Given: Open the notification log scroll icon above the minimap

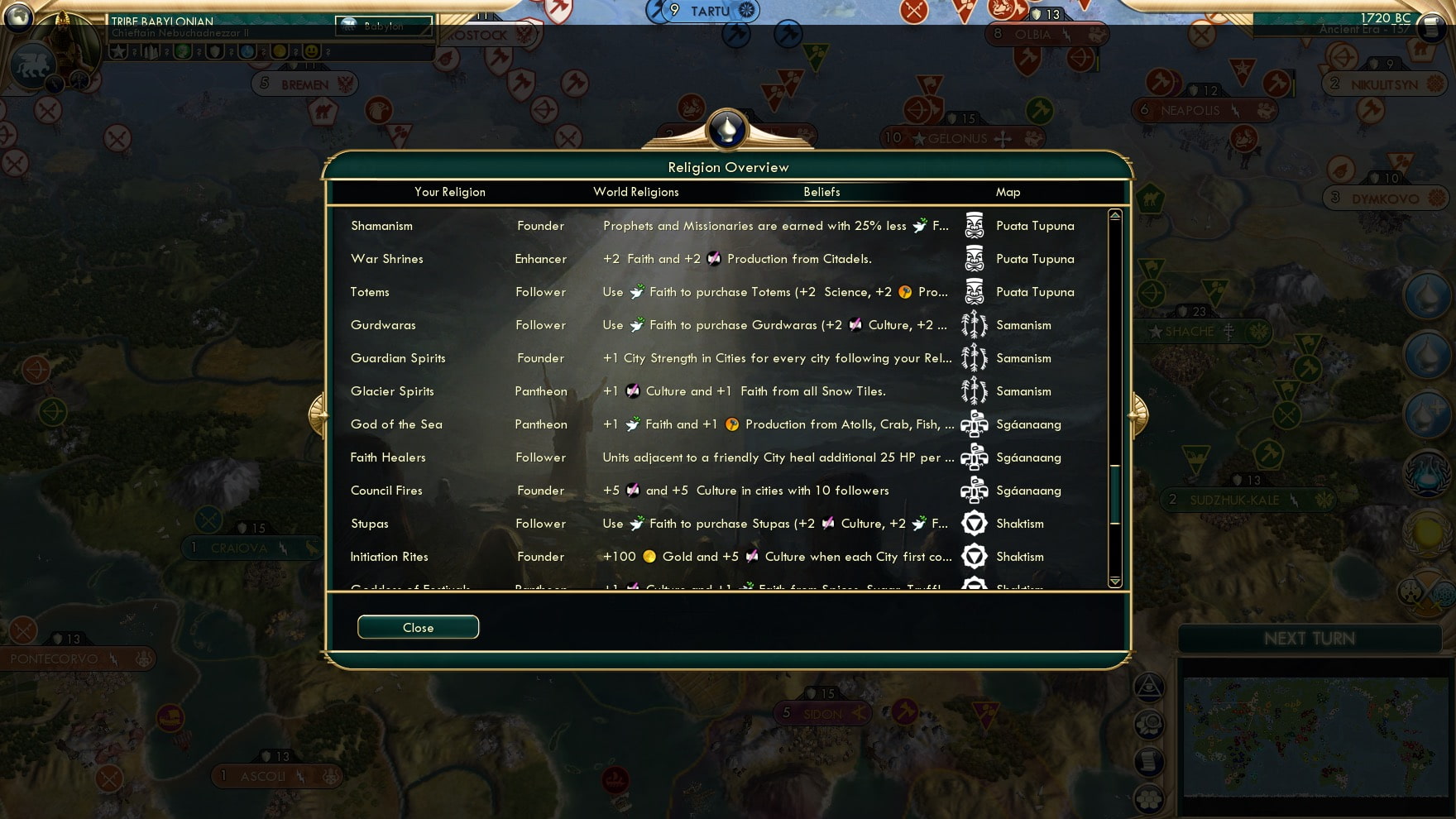Looking at the screenshot, I should [1149, 760].
